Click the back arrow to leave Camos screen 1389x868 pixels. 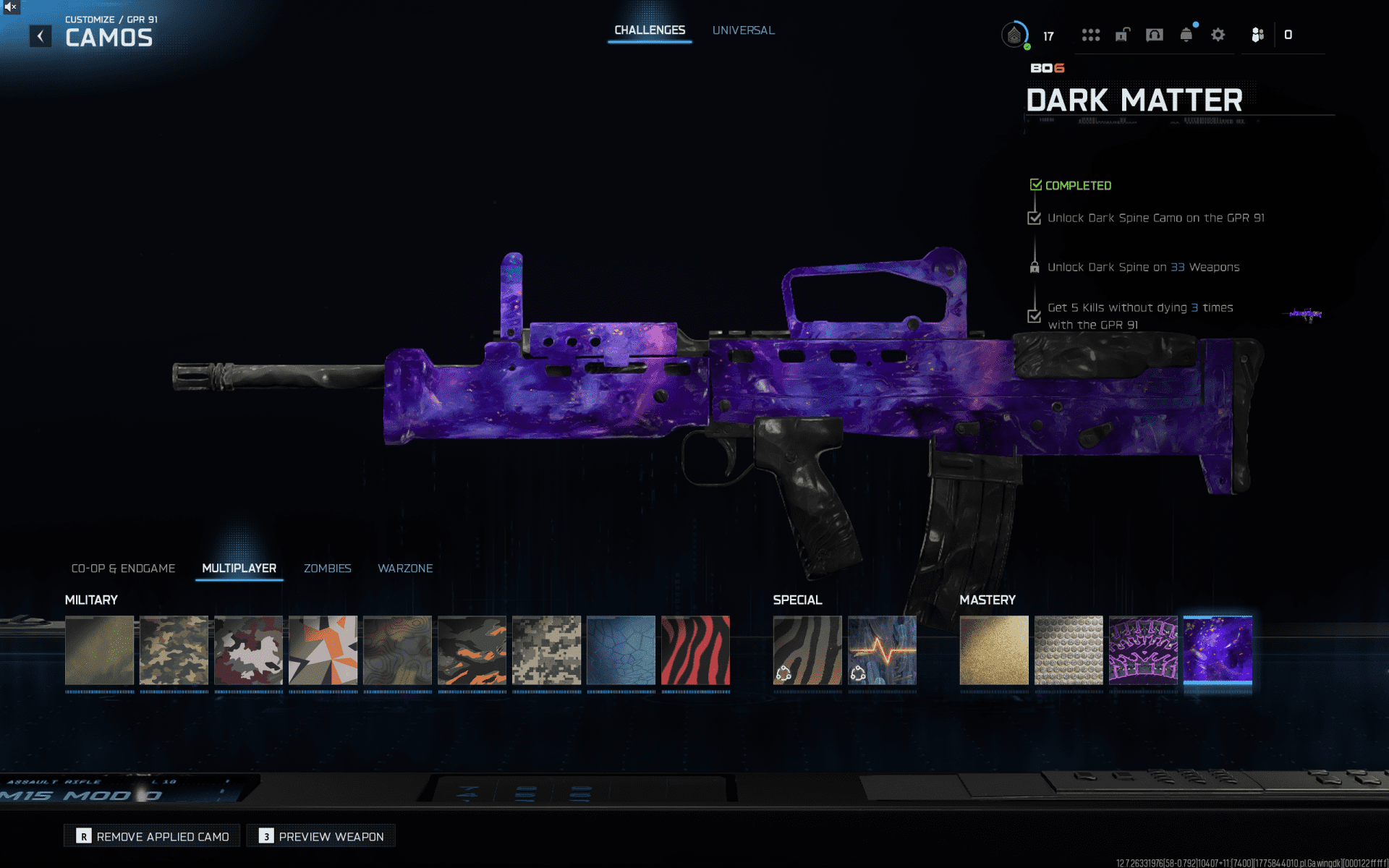click(40, 35)
